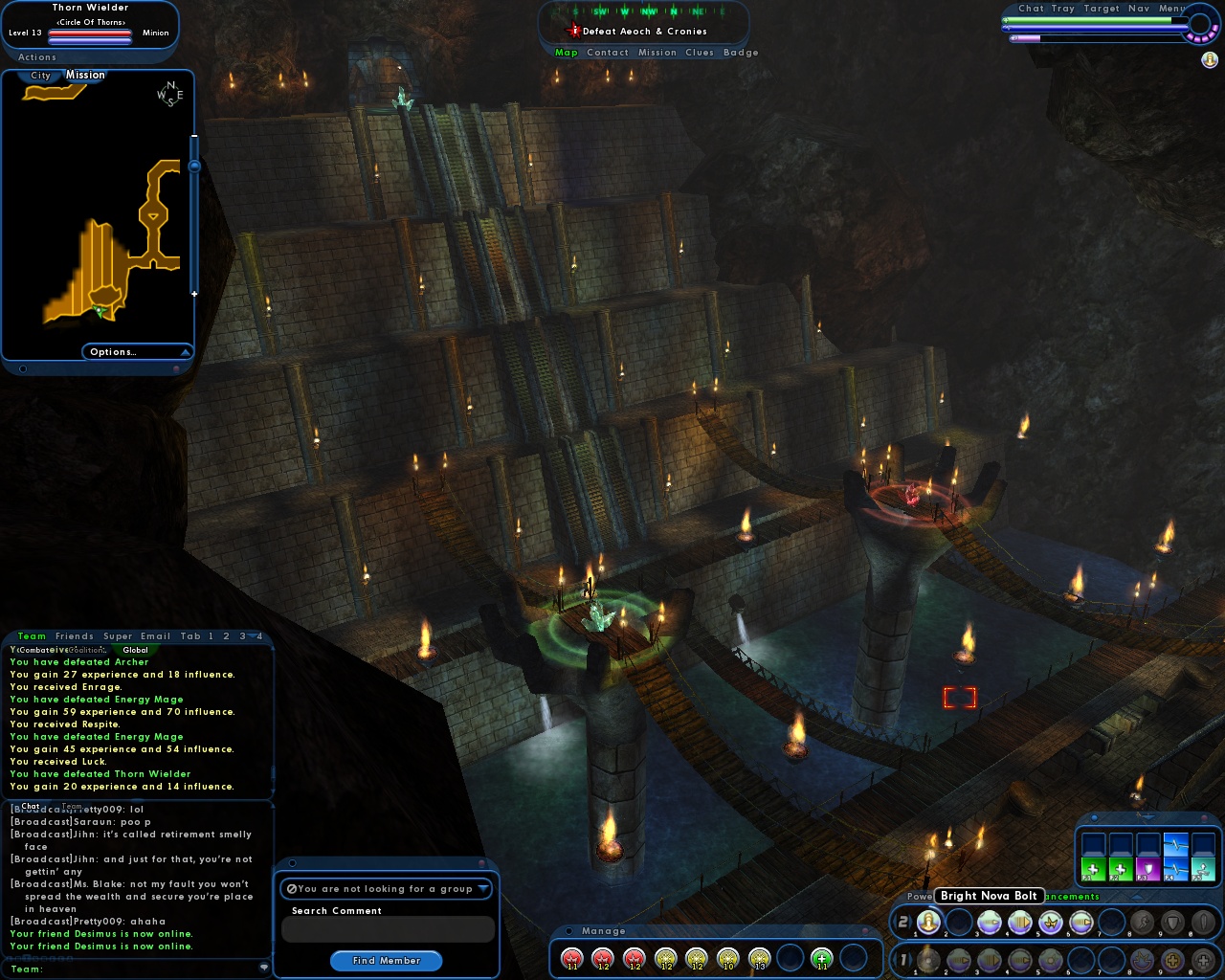The image size is (1225, 980).
Task: Open the Friends chat tab
Action: 75,635
